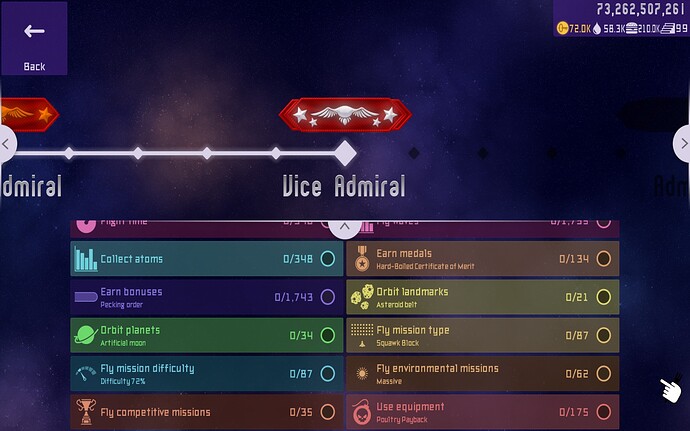Select the Use equipment objective row
690x431 pixels.
(x=482, y=411)
